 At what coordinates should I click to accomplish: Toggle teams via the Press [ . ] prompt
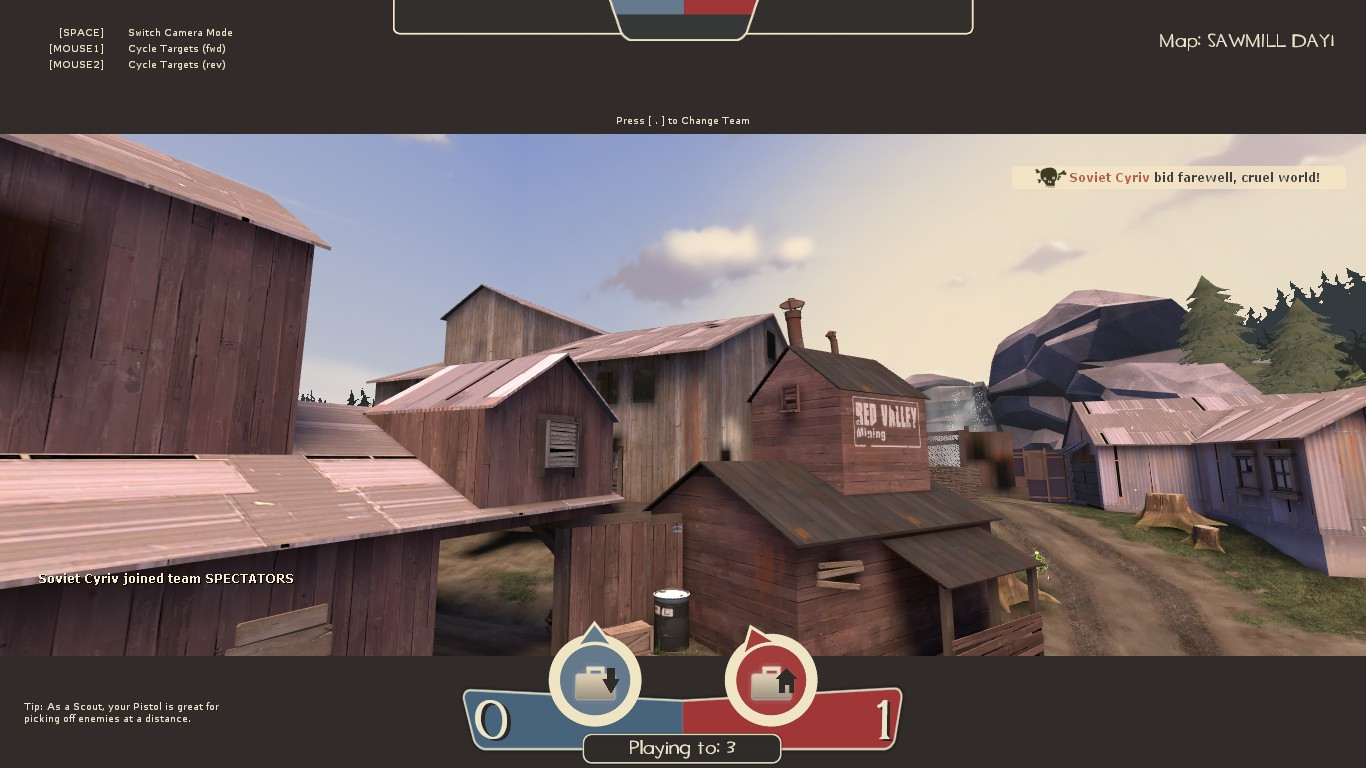(683, 121)
